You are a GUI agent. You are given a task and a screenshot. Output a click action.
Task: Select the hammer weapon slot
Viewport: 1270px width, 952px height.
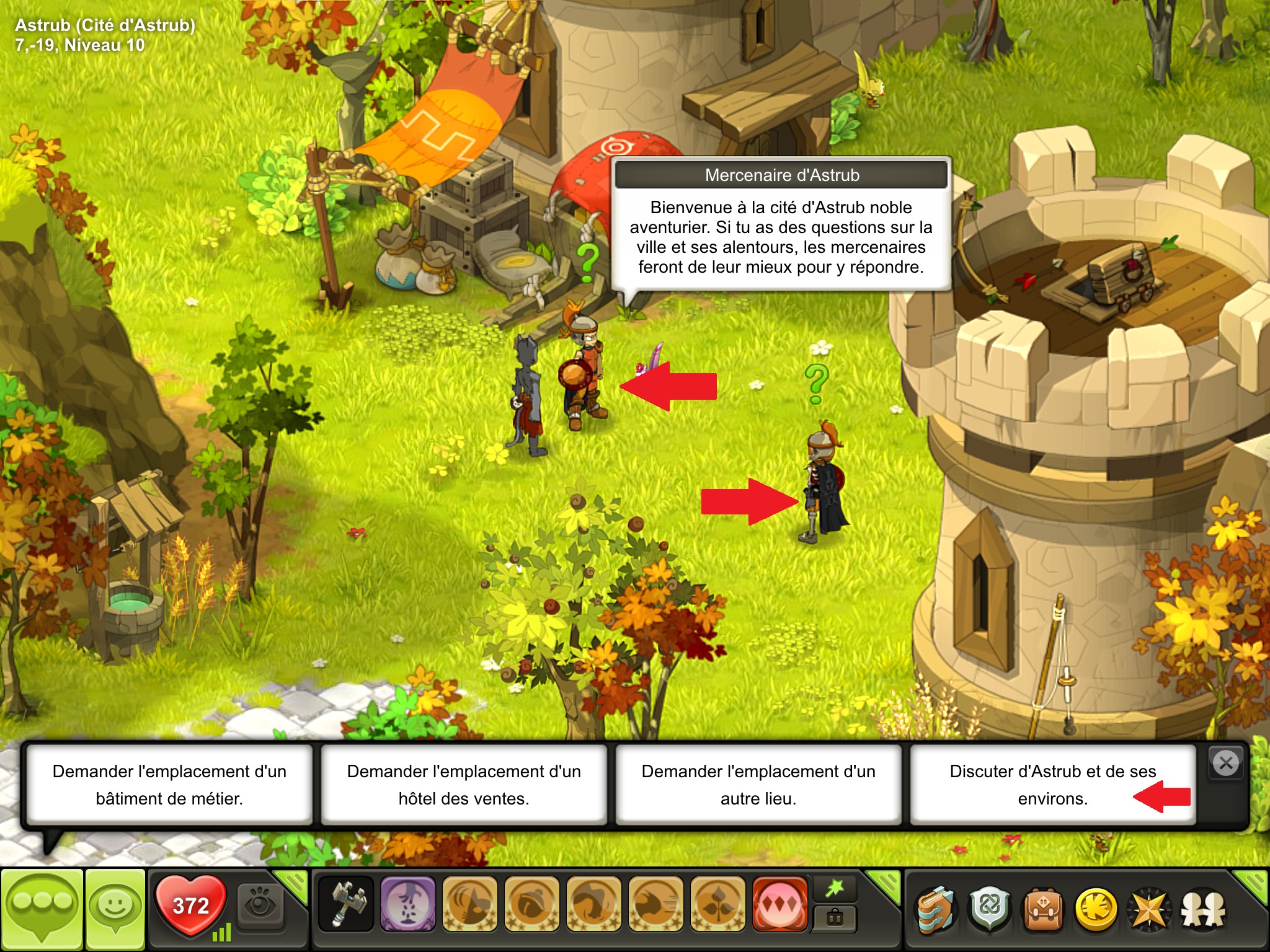(x=345, y=904)
